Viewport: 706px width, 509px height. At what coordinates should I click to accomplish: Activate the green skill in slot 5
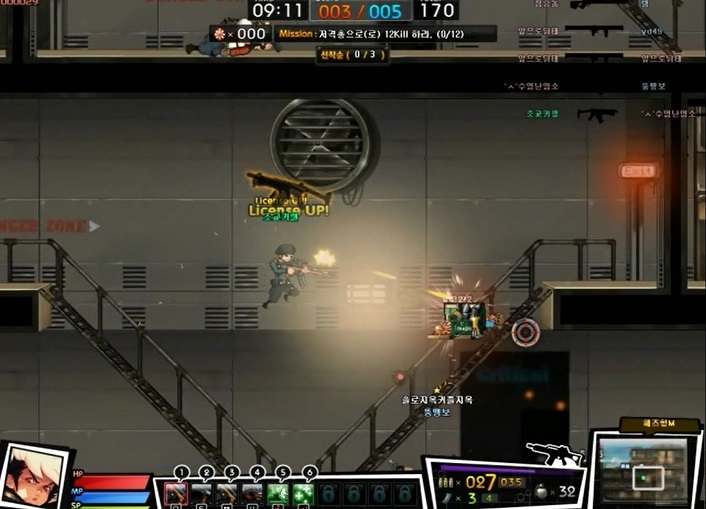pos(279,493)
